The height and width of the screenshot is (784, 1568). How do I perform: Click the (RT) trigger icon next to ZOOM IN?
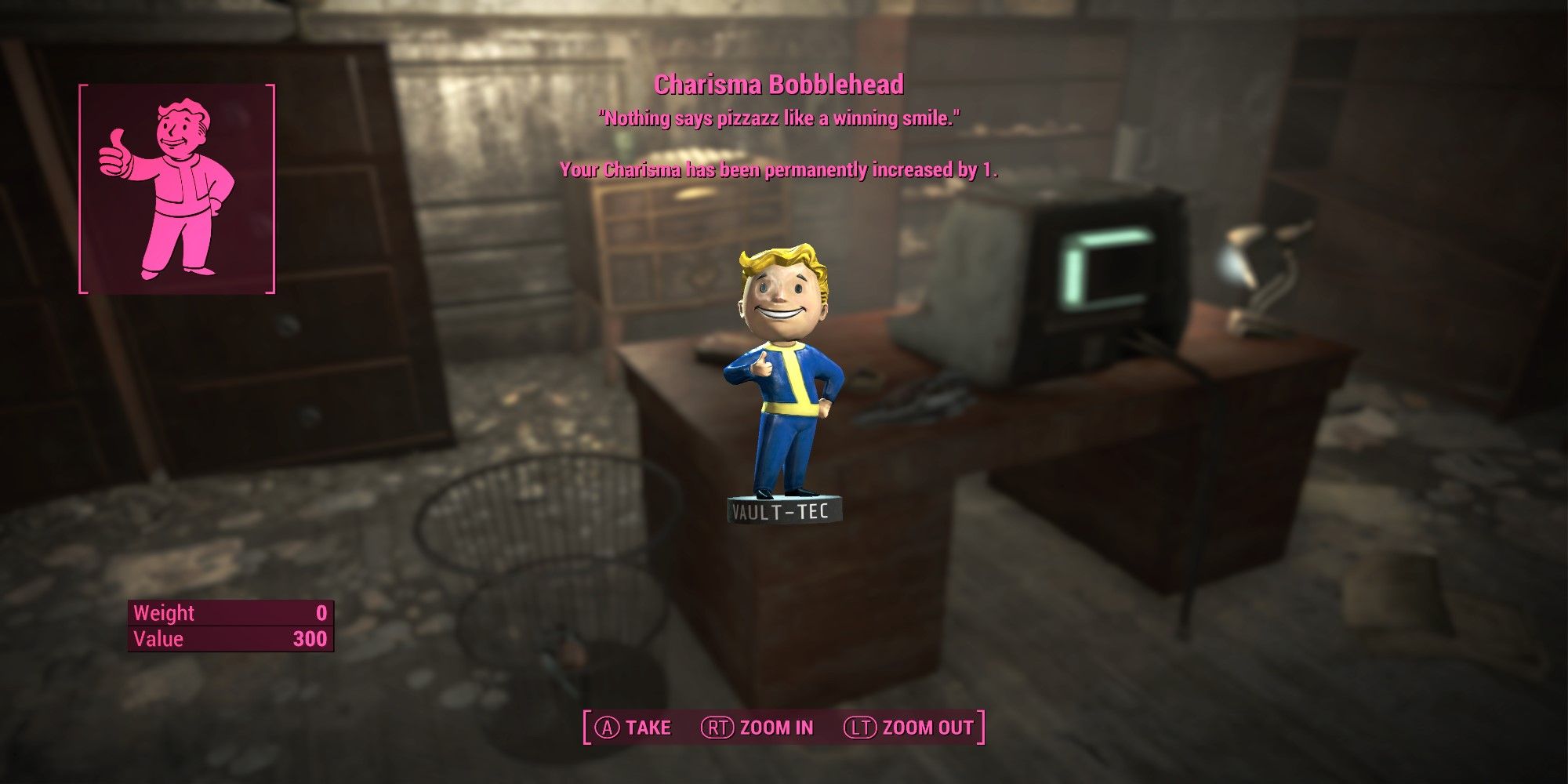tap(718, 728)
